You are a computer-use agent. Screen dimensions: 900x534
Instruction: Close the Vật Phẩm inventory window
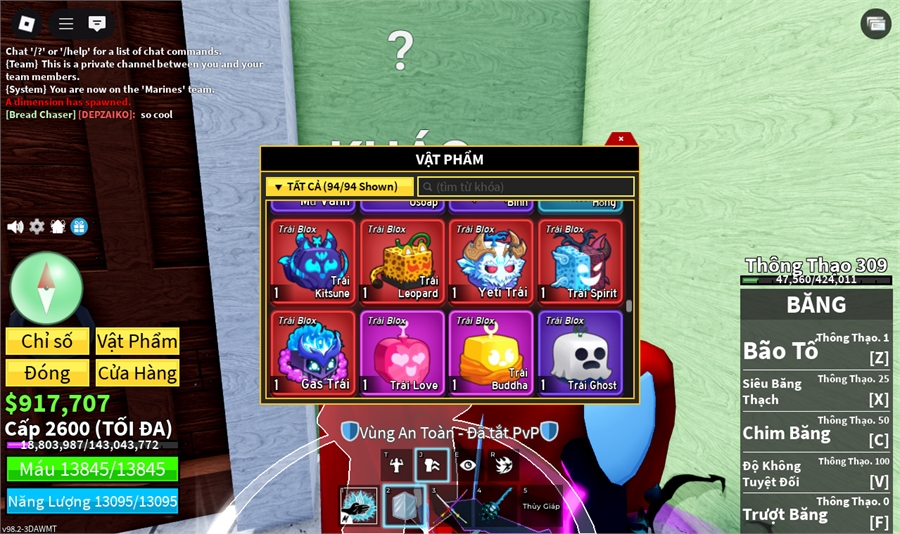point(621,139)
